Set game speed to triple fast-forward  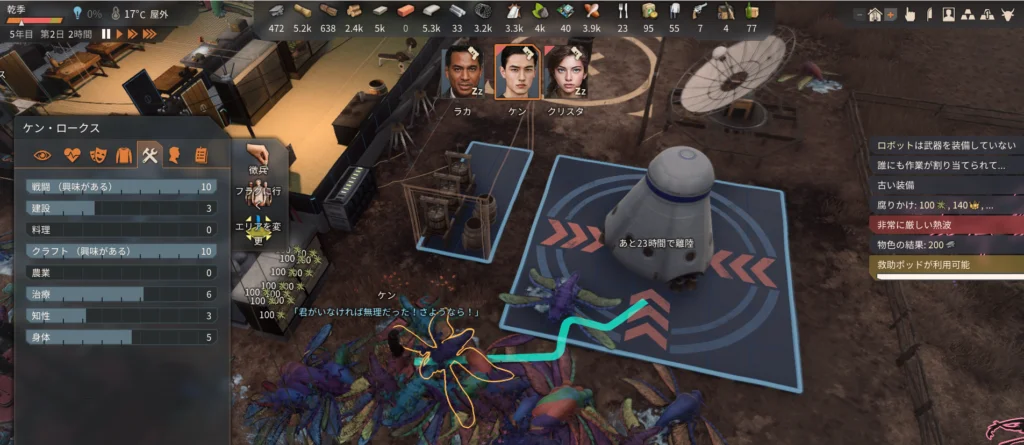(x=150, y=34)
